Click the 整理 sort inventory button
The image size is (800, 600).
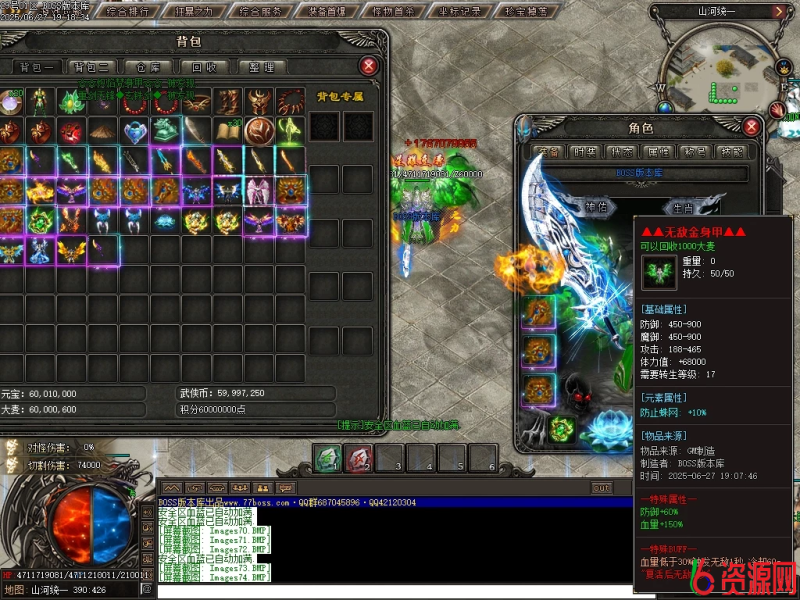pyautogui.click(x=260, y=67)
